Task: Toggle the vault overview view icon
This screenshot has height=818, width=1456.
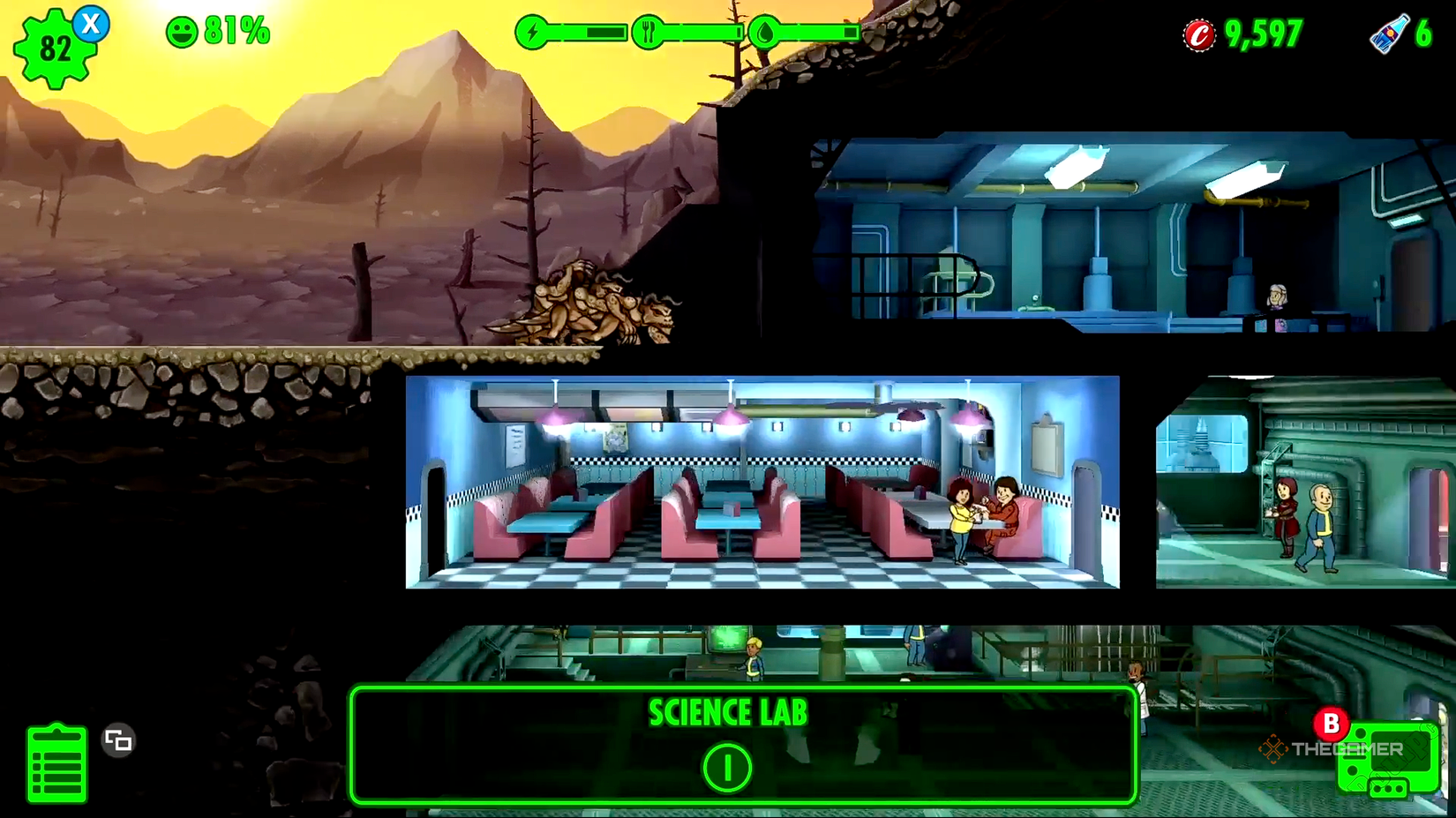Action: [x=117, y=741]
